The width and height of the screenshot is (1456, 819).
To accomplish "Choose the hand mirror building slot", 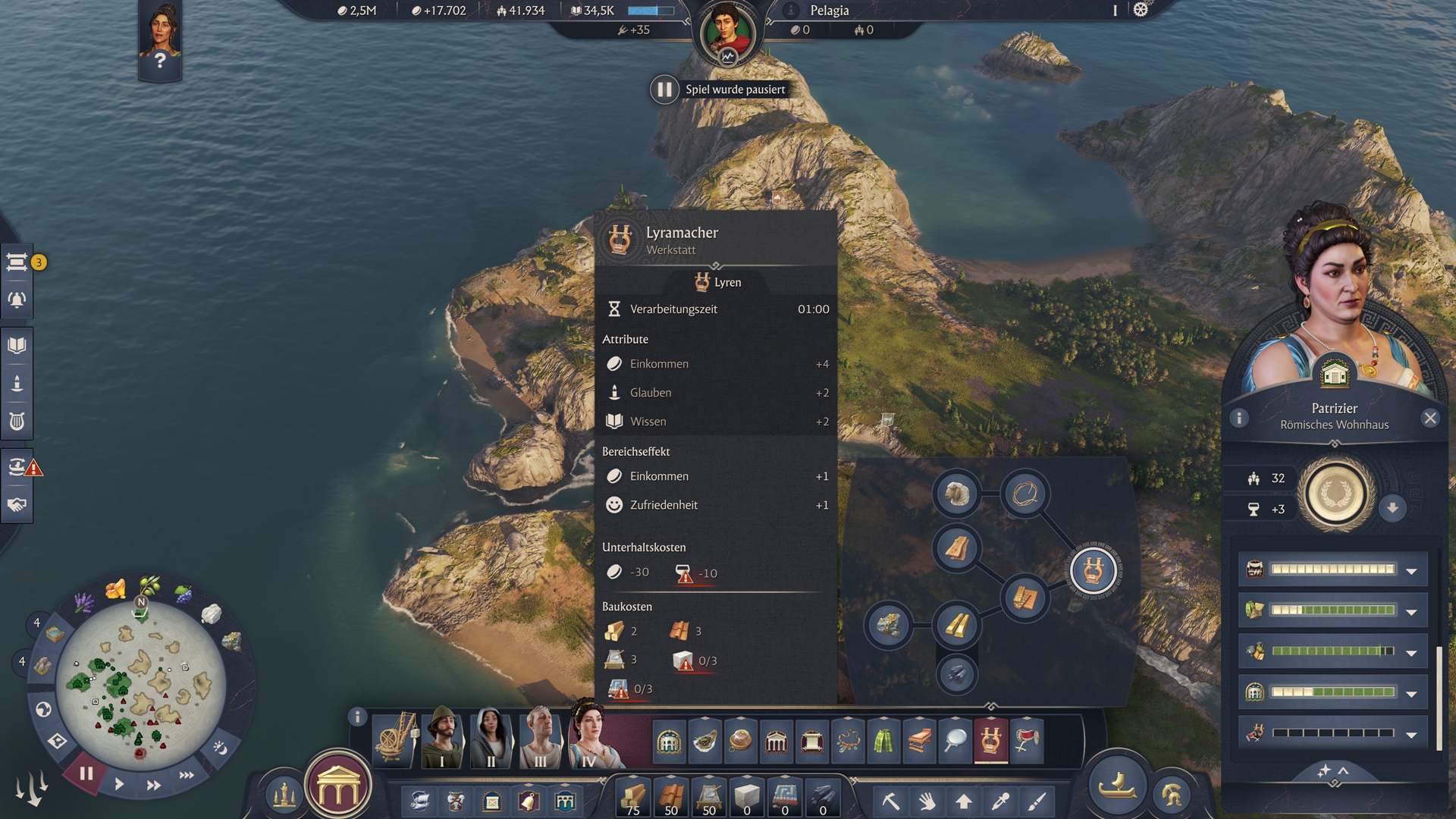I will point(955,739).
